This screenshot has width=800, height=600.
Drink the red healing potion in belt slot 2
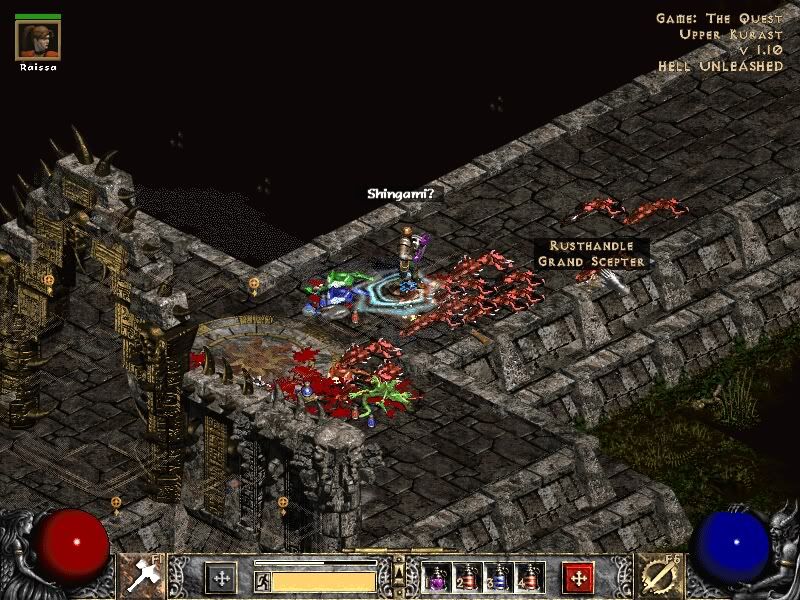coord(468,577)
